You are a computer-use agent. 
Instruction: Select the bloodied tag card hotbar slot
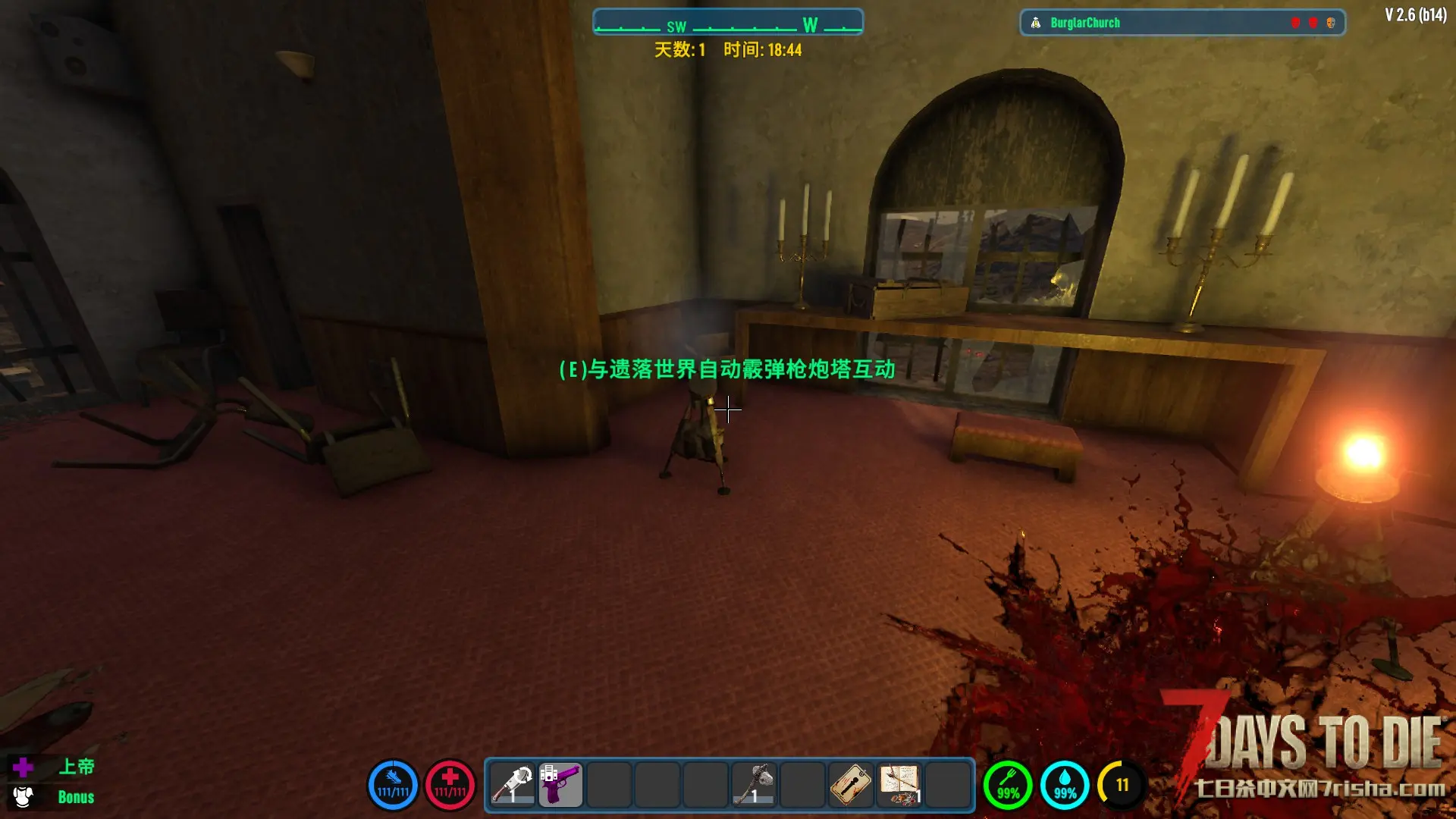851,785
